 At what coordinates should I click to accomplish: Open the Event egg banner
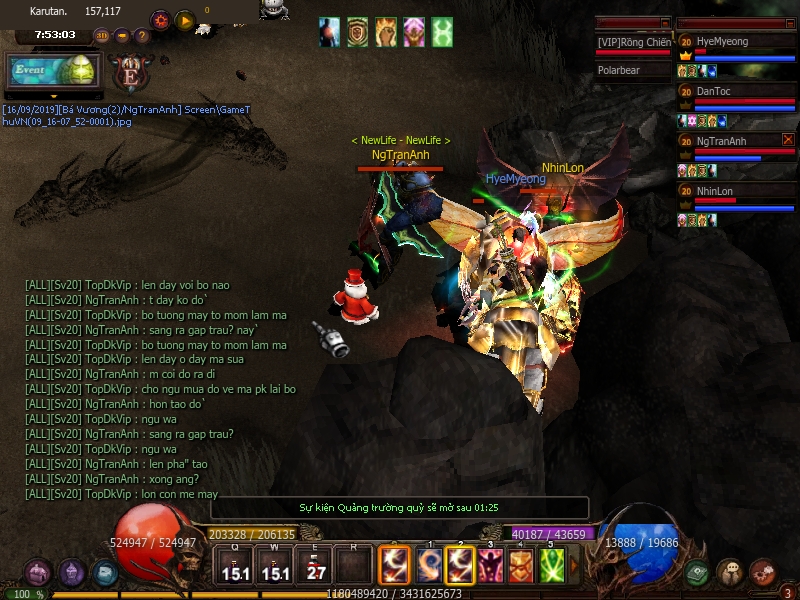pyautogui.click(x=55, y=71)
